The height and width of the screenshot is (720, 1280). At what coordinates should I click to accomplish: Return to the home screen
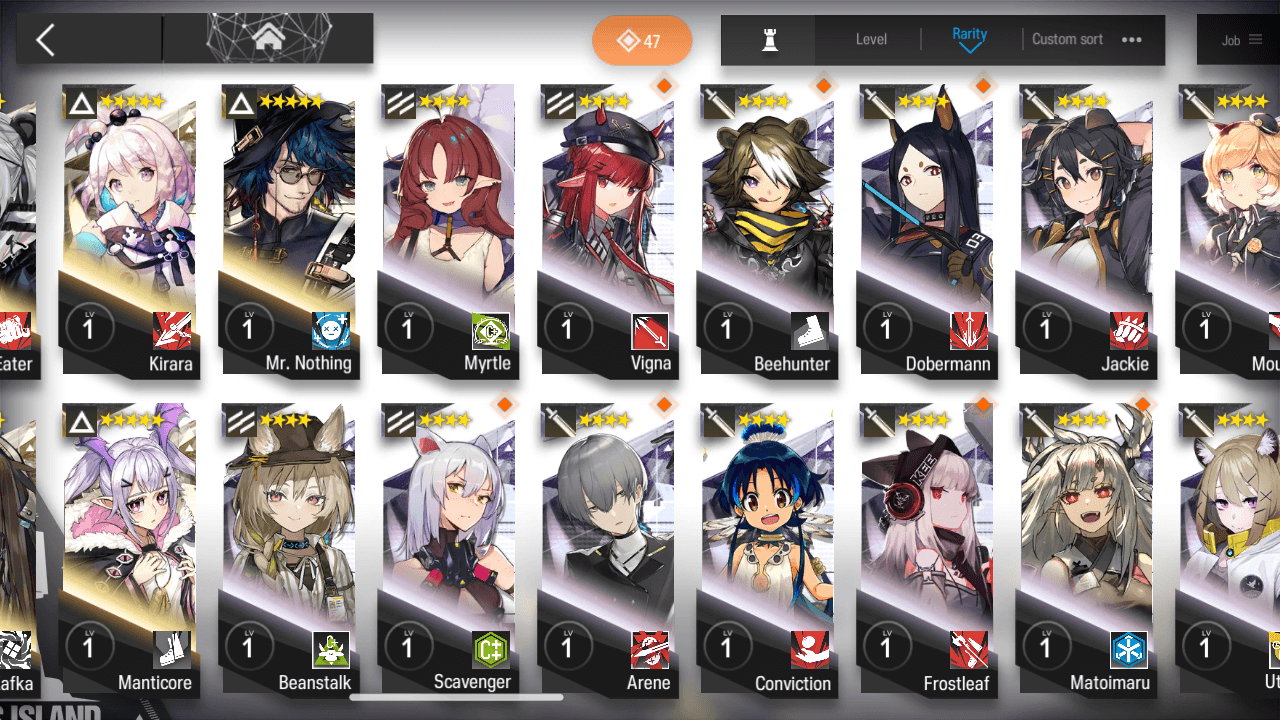[267, 39]
